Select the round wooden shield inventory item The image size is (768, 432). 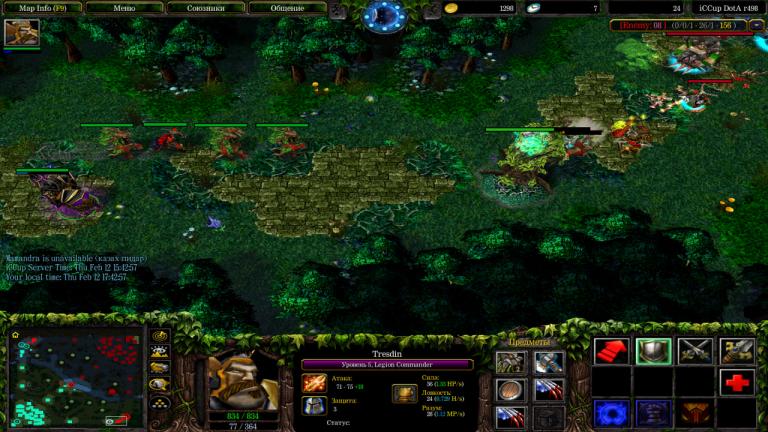[510, 390]
